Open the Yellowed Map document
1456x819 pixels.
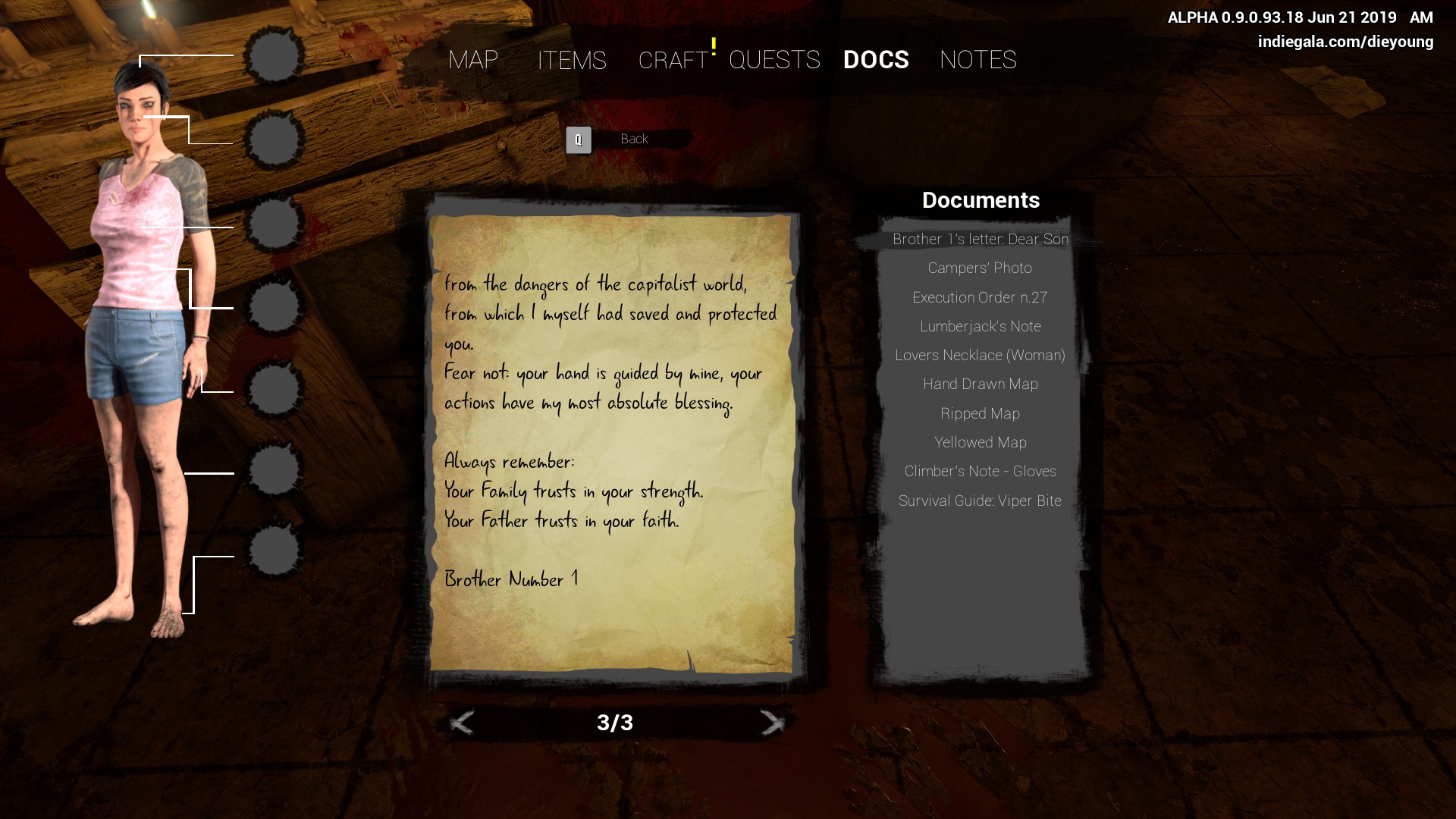980,442
